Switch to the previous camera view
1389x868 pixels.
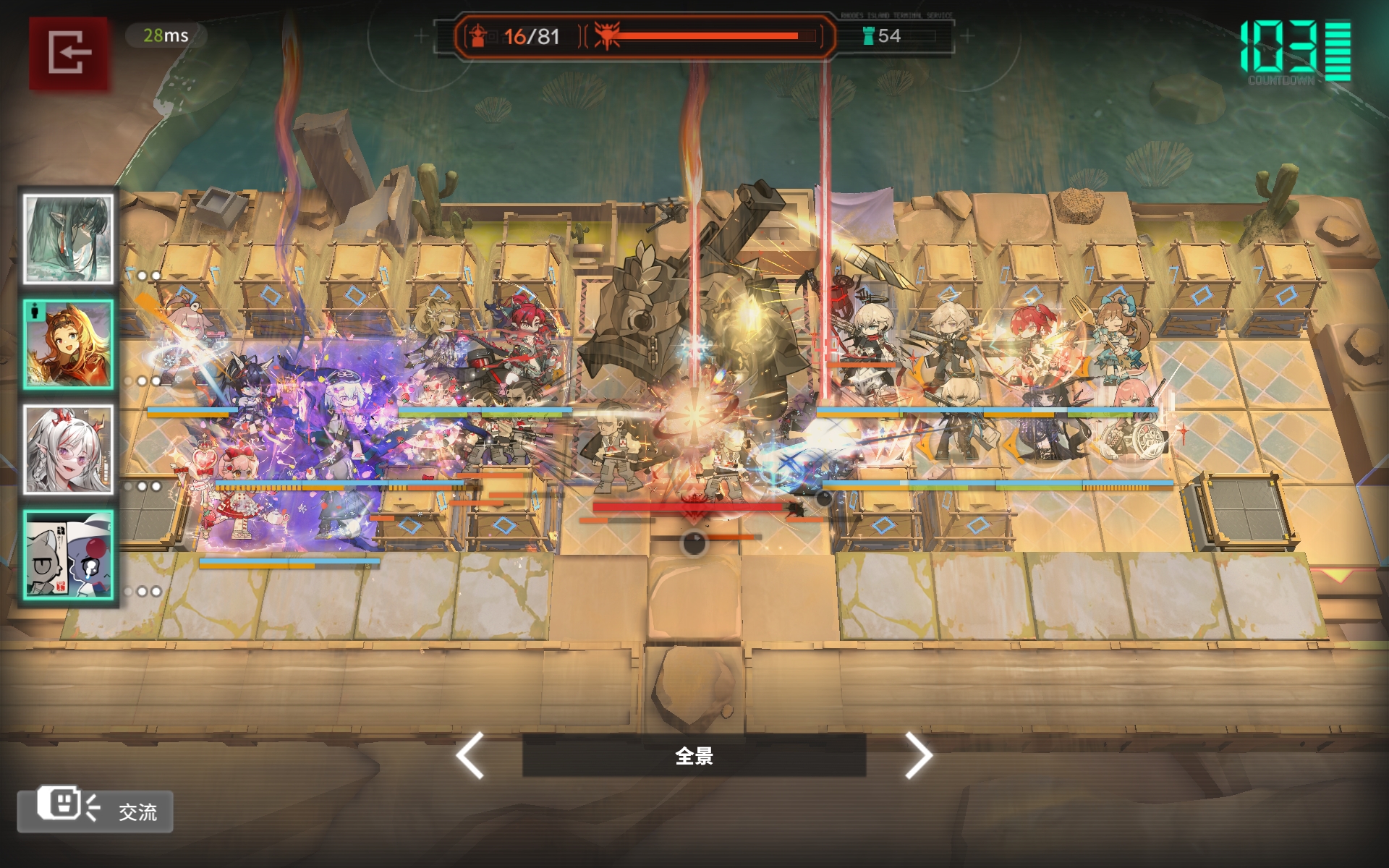[x=470, y=755]
